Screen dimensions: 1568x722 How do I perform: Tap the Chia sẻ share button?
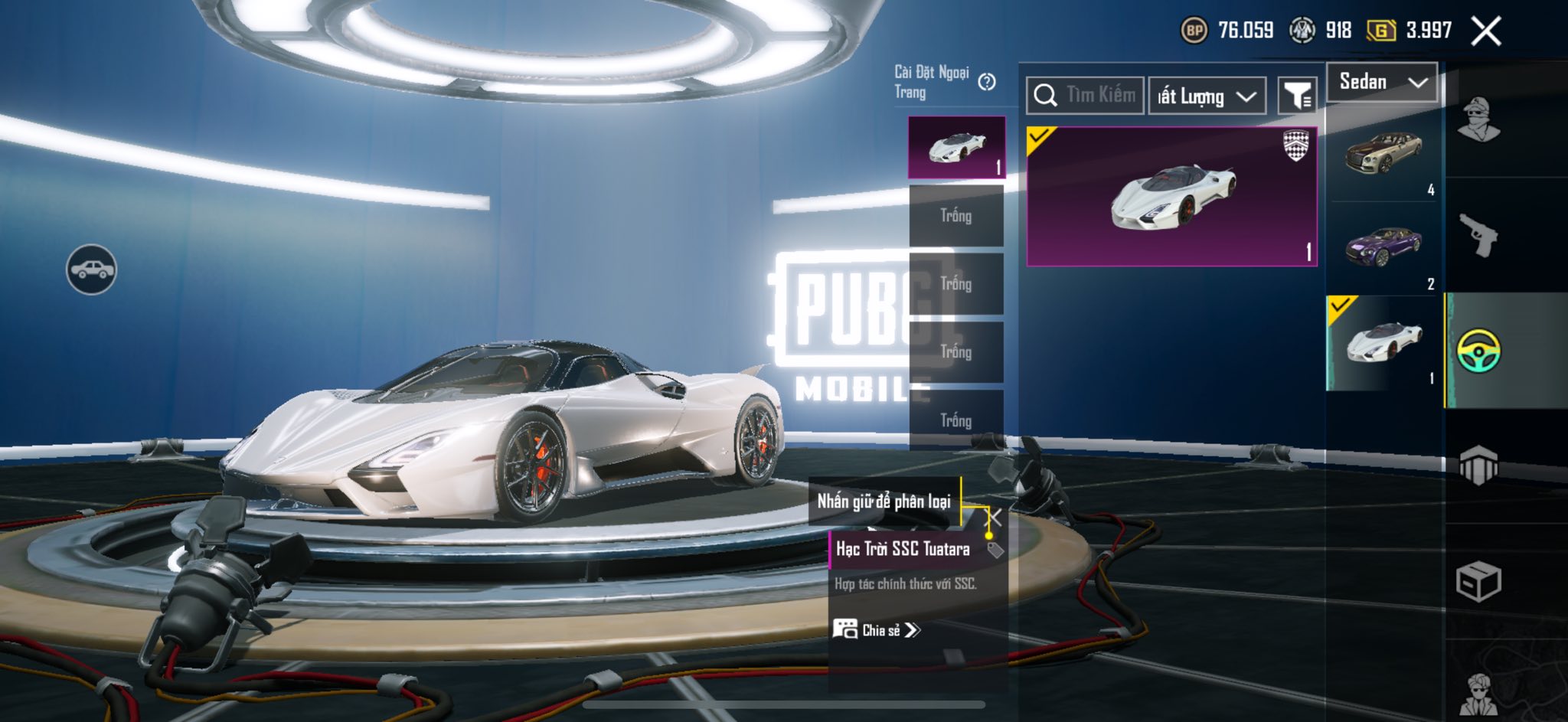(x=877, y=630)
